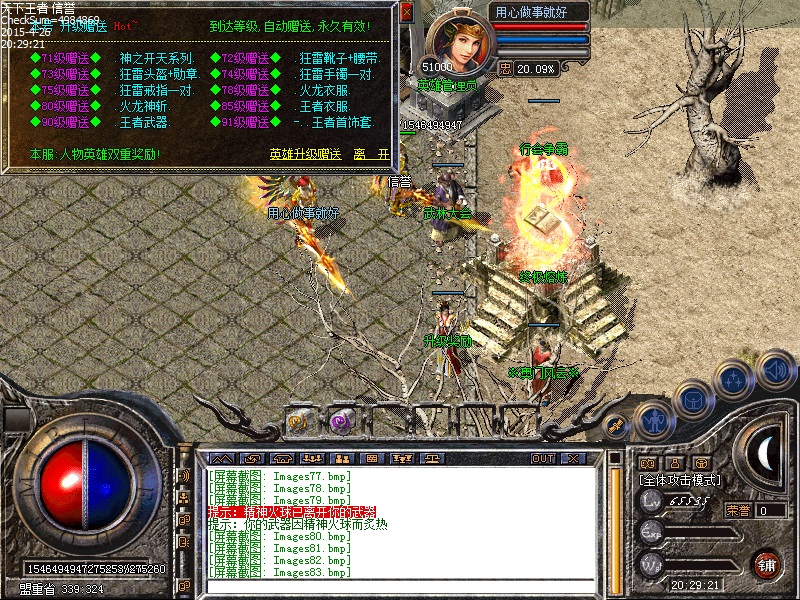800x600 pixels.
Task: Use the purple orb in the belt slot
Action: (x=339, y=422)
